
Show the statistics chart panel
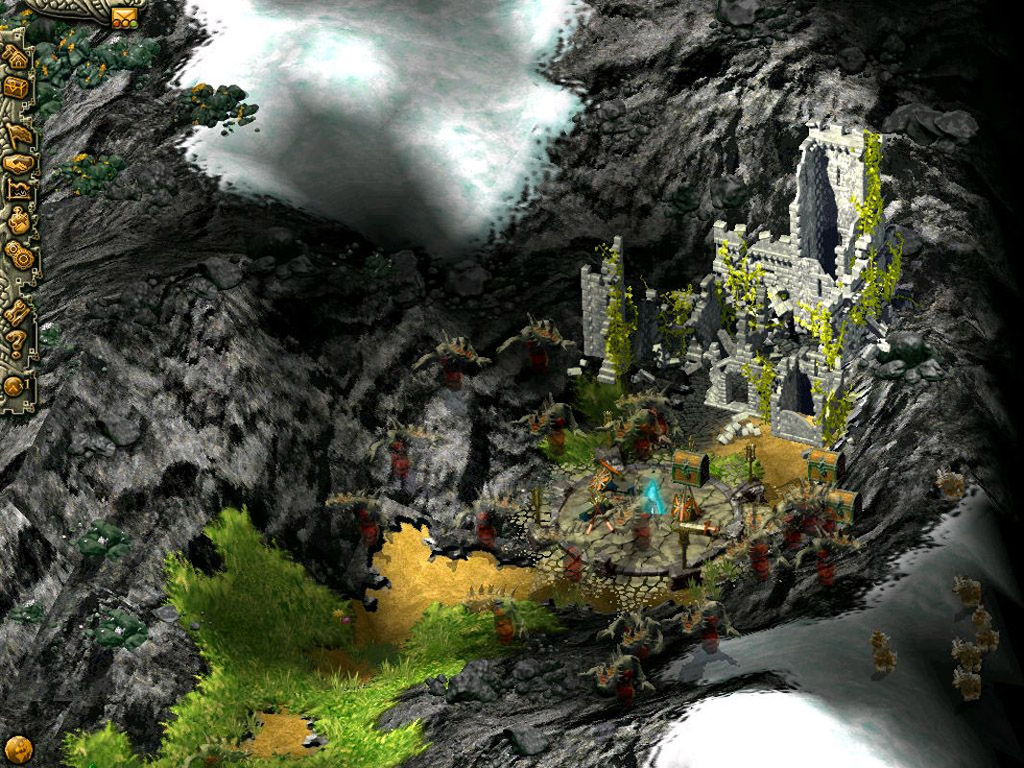point(17,190)
